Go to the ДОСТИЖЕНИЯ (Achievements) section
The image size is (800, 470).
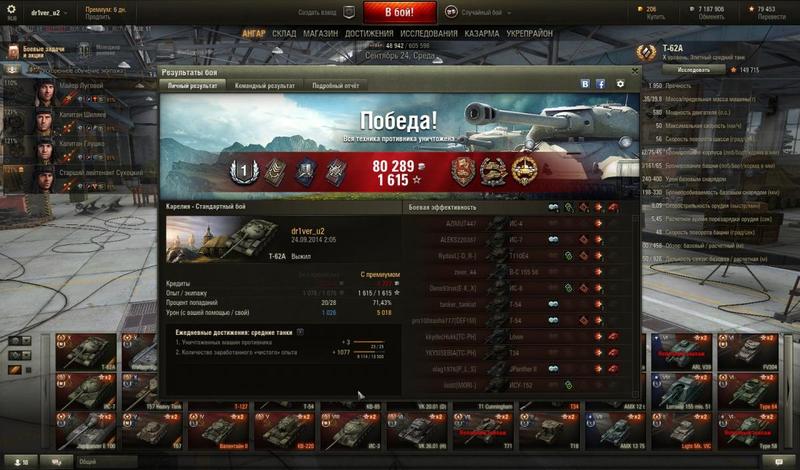tap(369, 33)
